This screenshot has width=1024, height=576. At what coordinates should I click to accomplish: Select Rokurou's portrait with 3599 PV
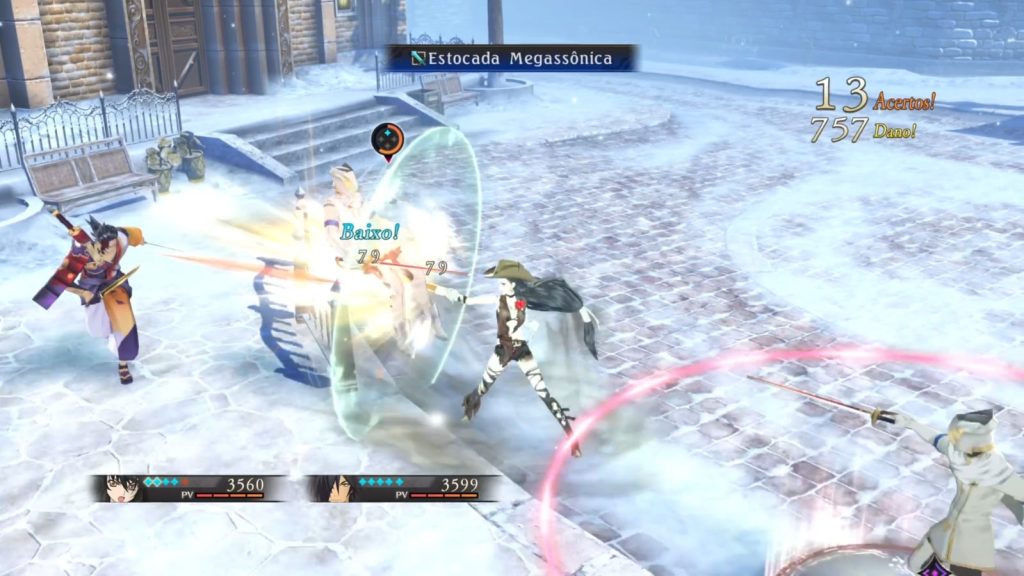click(x=331, y=487)
